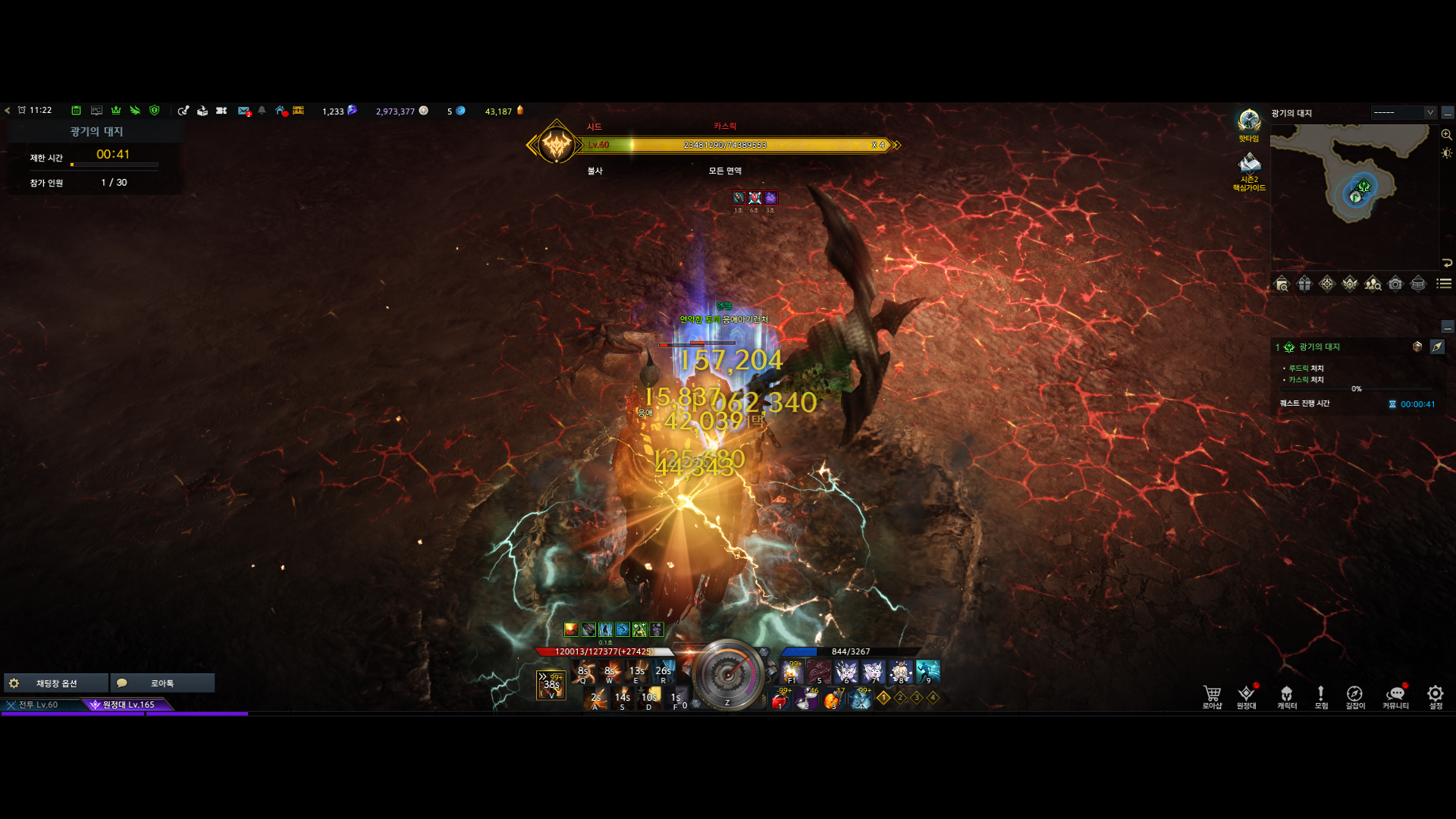1456x819 pixels.
Task: Open the 캐릭터 character menu
Action: tap(1287, 696)
